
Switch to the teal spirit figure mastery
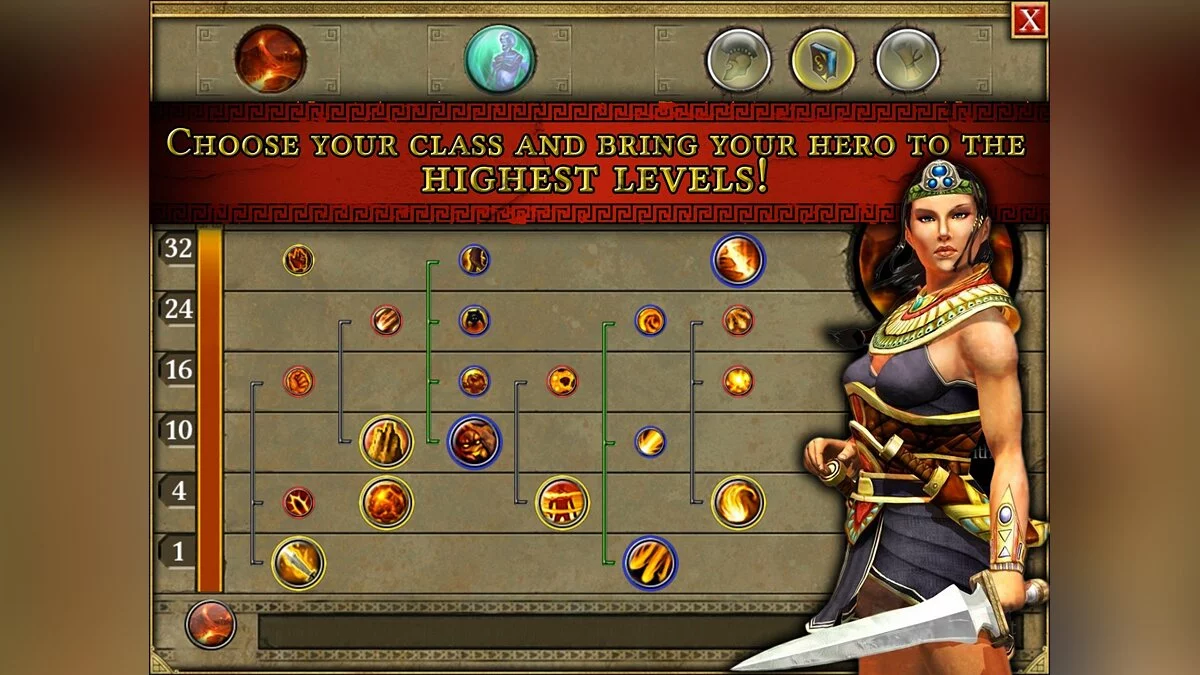[x=500, y=59]
